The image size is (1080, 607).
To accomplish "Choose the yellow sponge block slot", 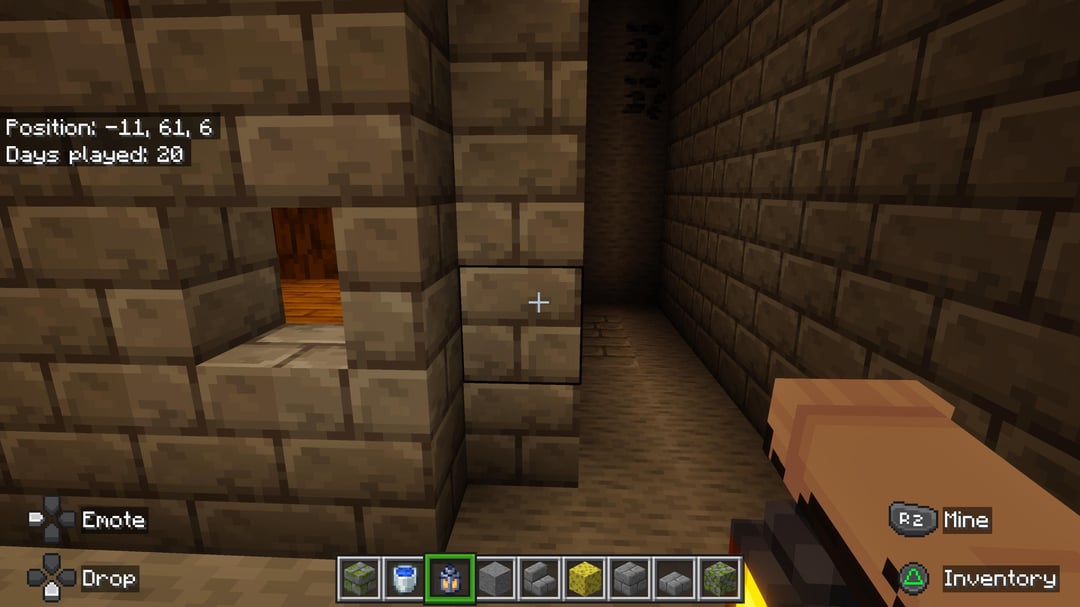I will (584, 579).
